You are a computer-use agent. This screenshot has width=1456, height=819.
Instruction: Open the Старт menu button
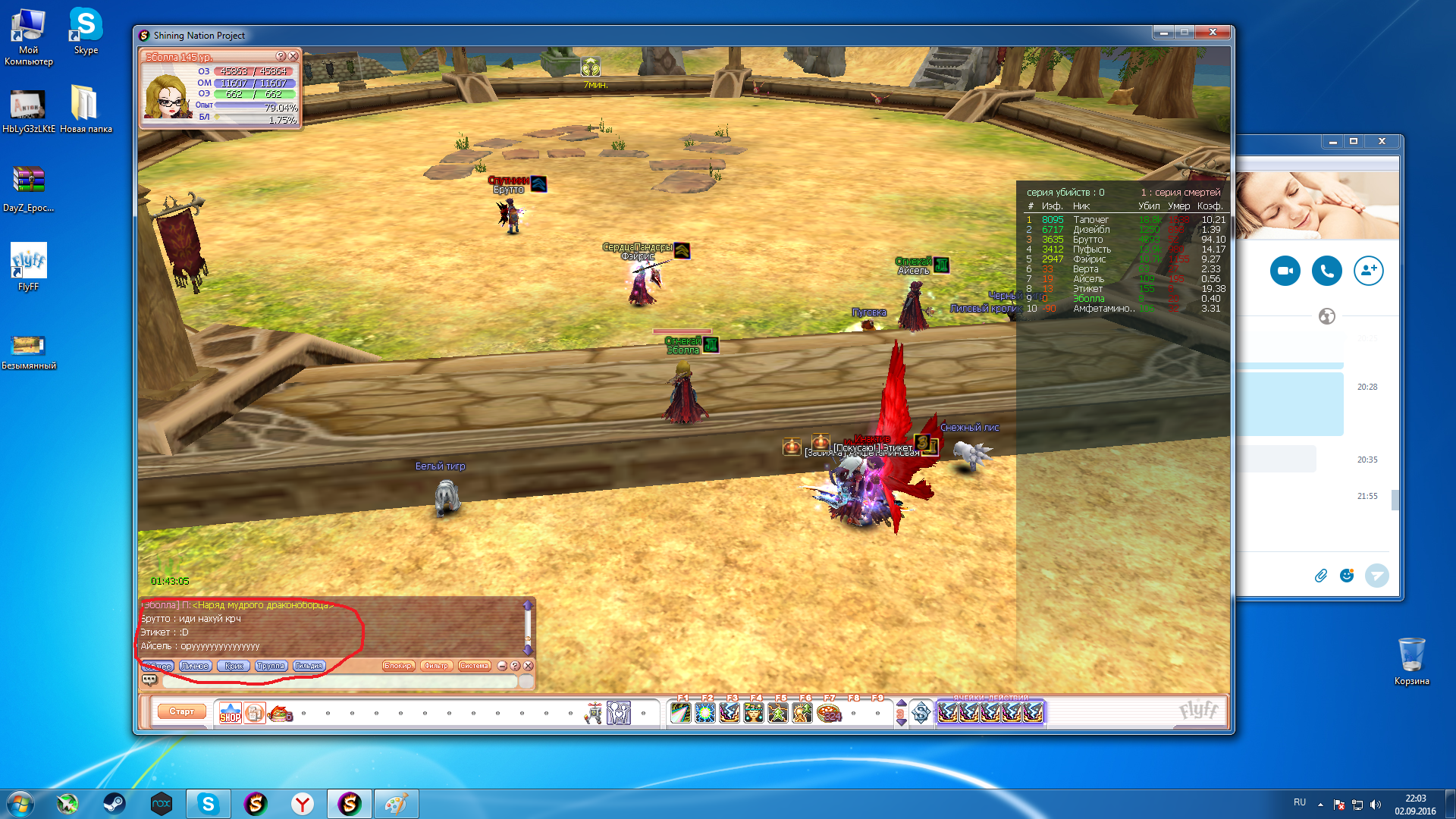point(181,711)
